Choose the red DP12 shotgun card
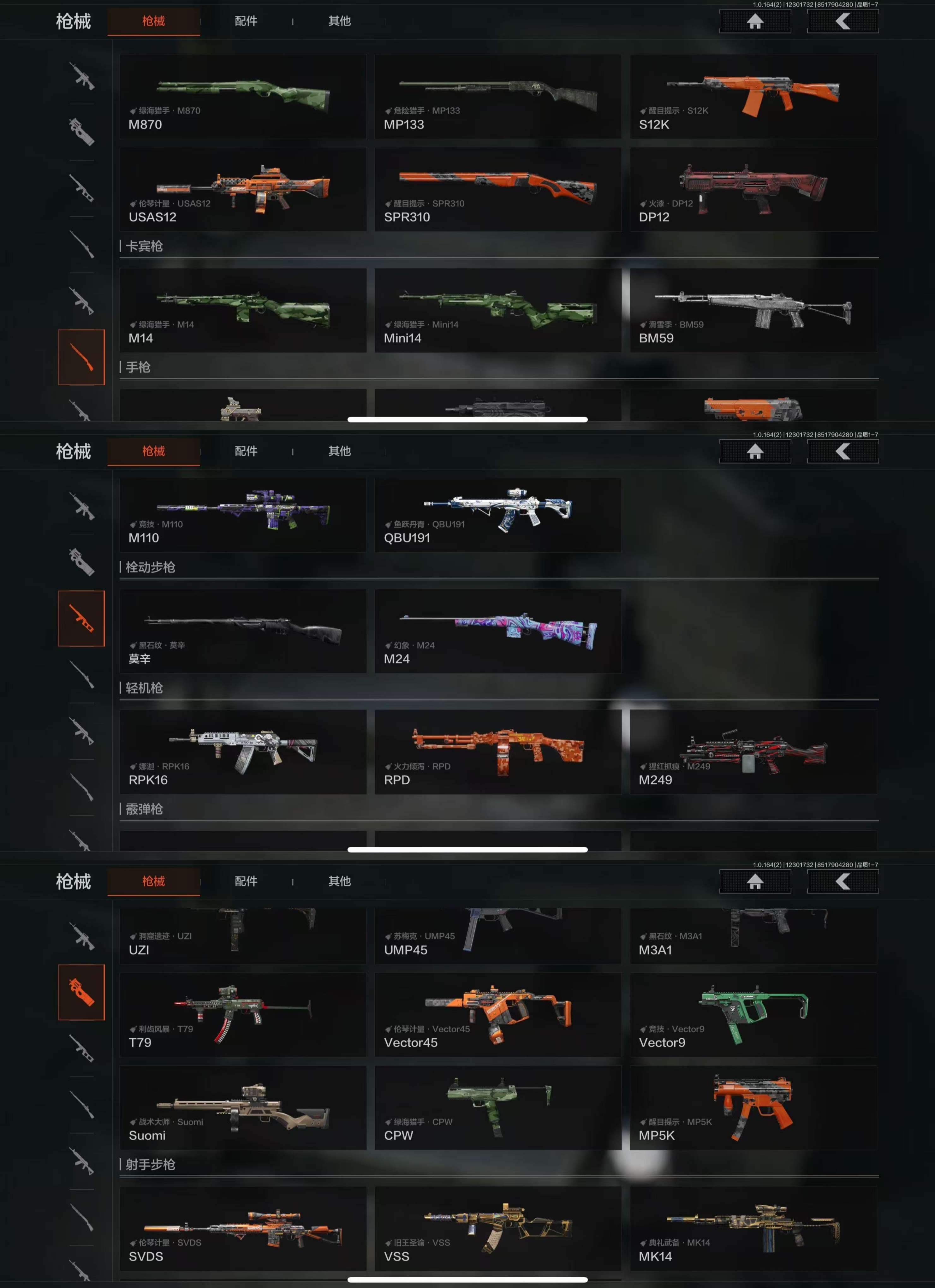The height and width of the screenshot is (1288, 935). [753, 189]
